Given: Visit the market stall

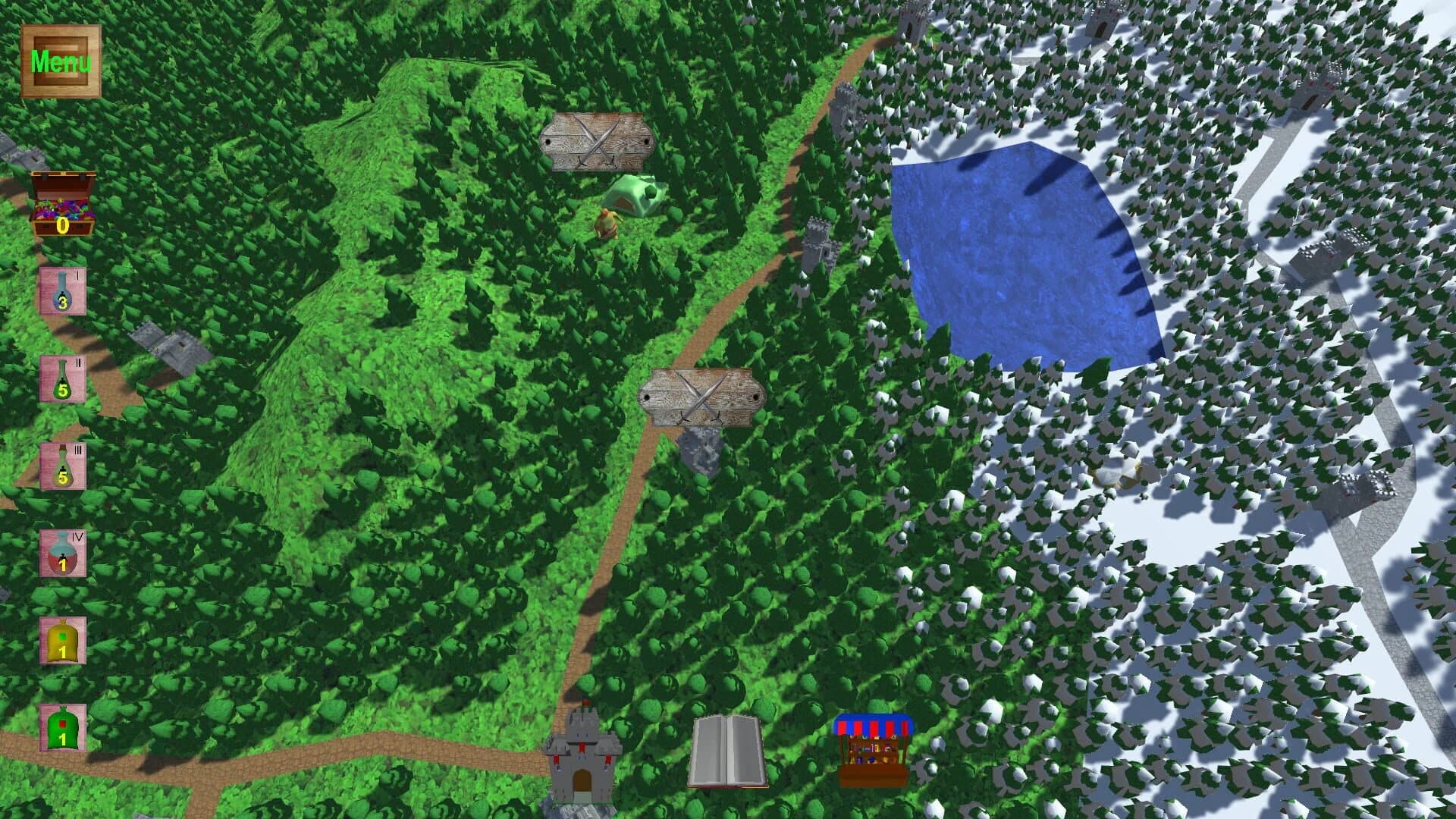Looking at the screenshot, I should coord(872,747).
